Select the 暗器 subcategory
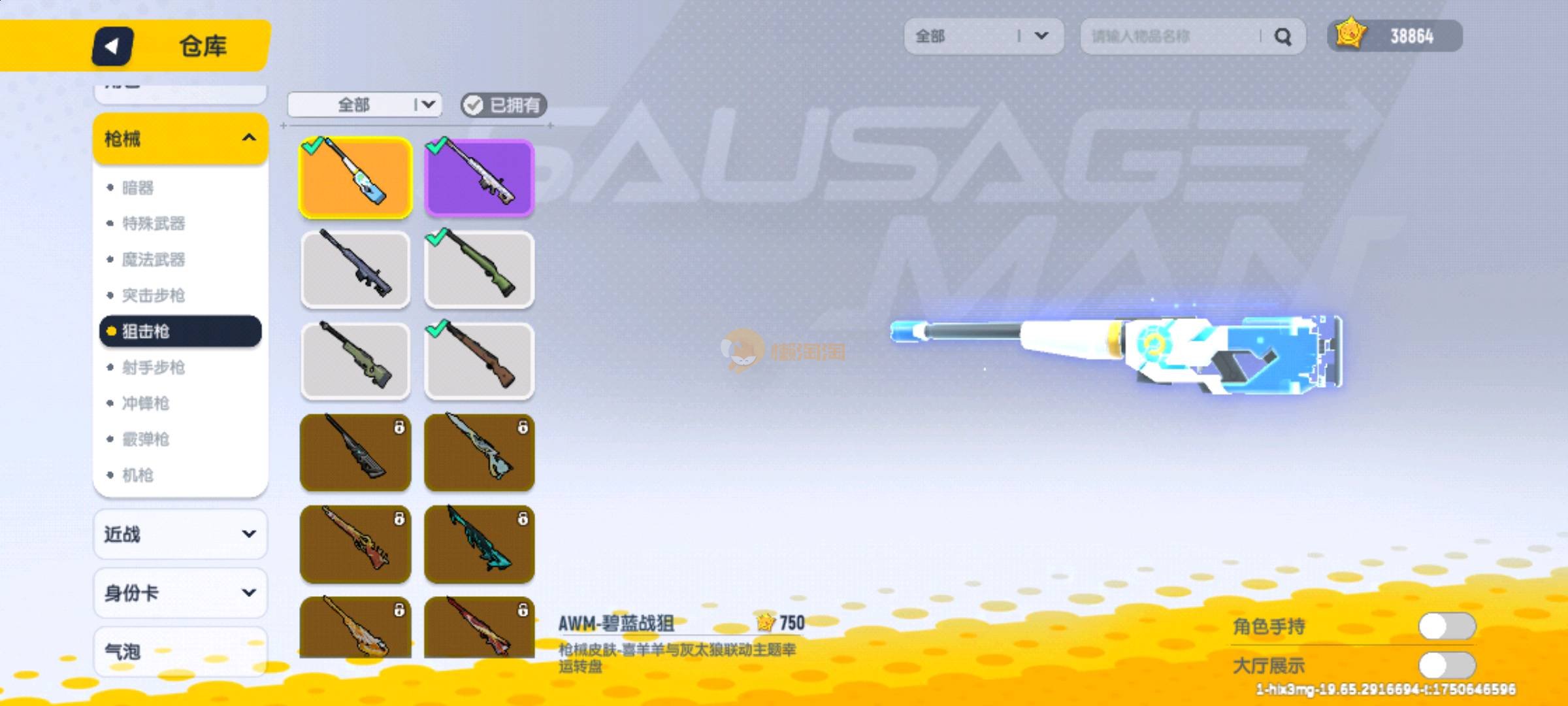1568x706 pixels. click(138, 188)
